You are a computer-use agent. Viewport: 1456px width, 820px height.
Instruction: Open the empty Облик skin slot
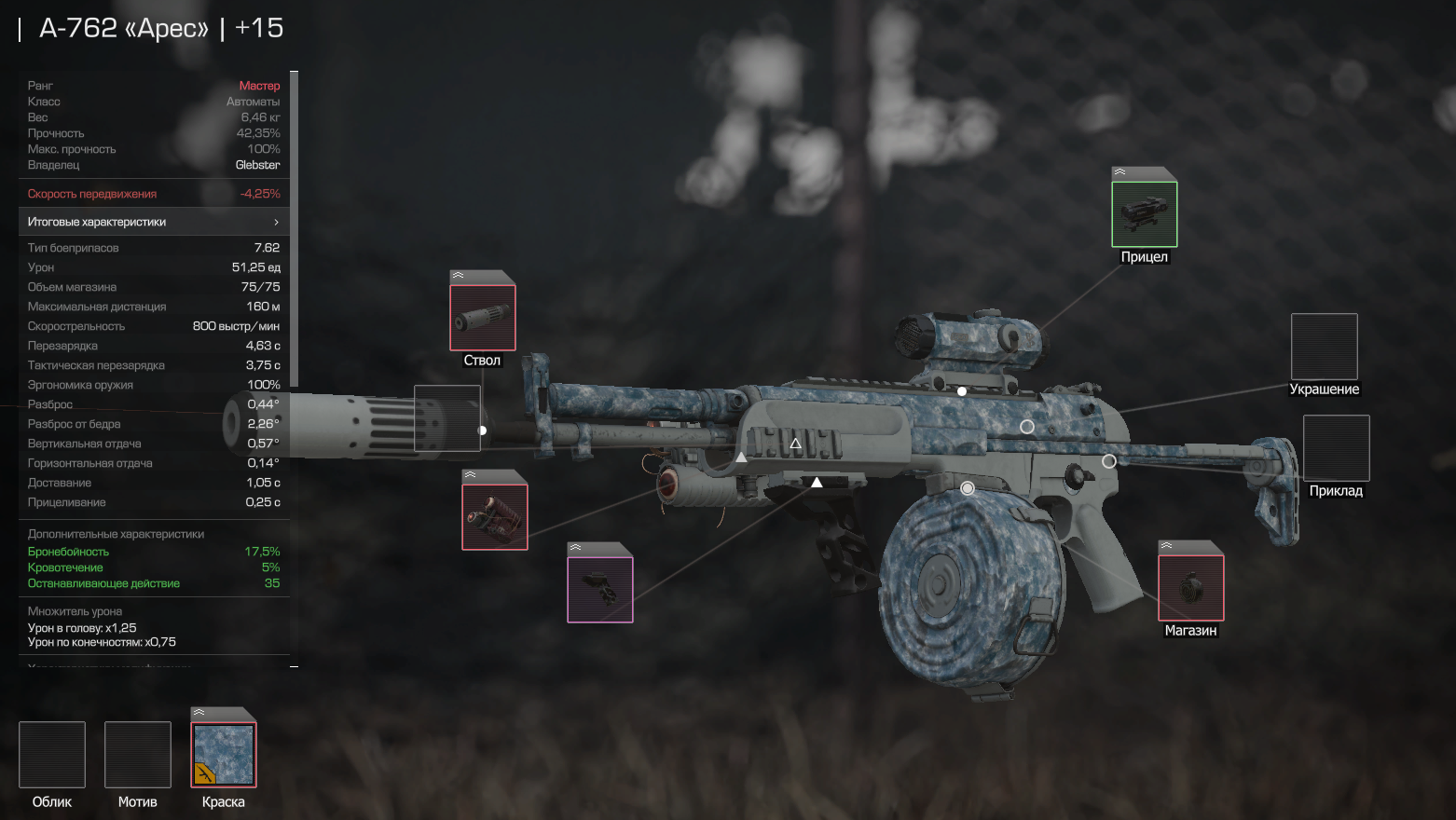(52, 755)
